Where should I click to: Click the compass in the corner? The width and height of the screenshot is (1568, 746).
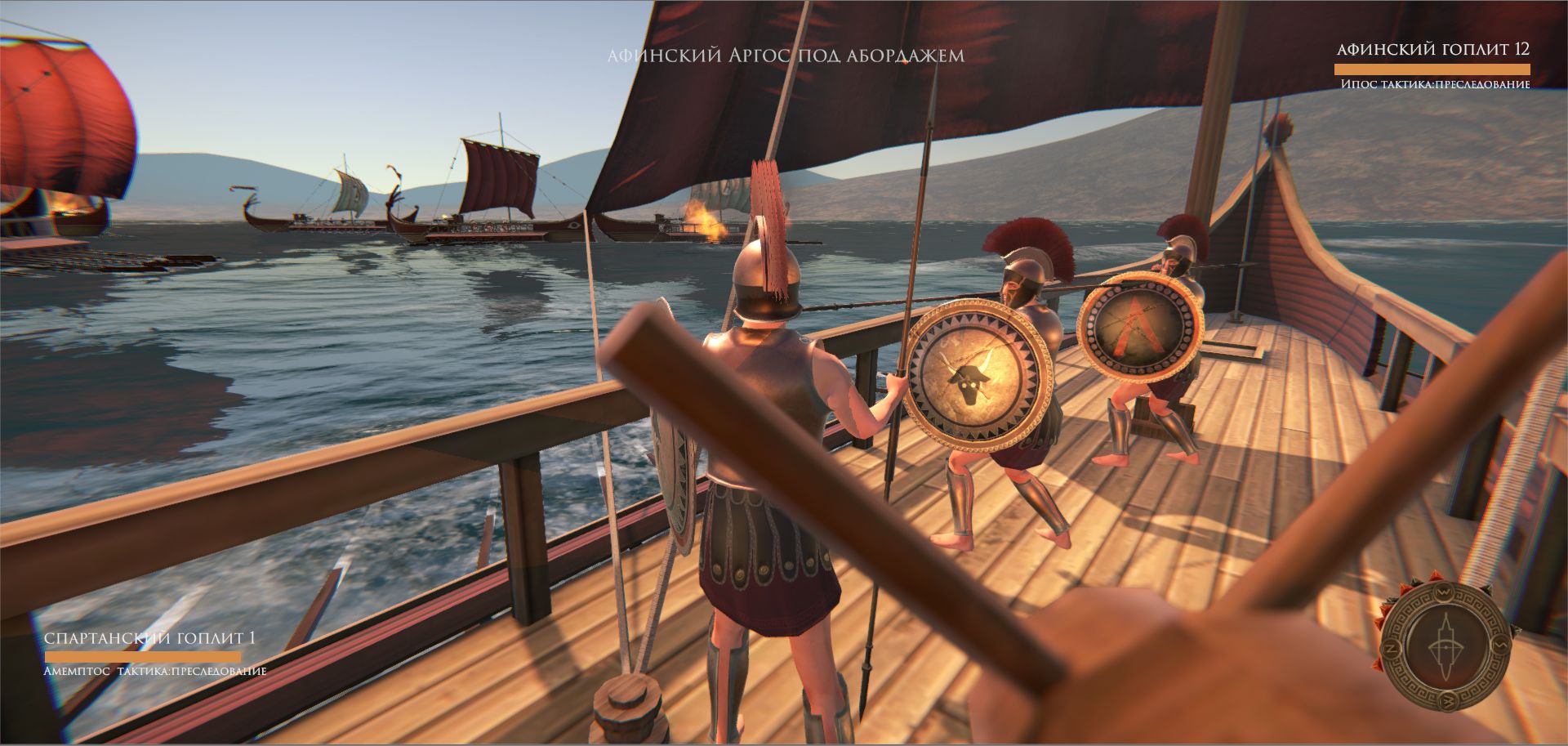[x=1445, y=648]
